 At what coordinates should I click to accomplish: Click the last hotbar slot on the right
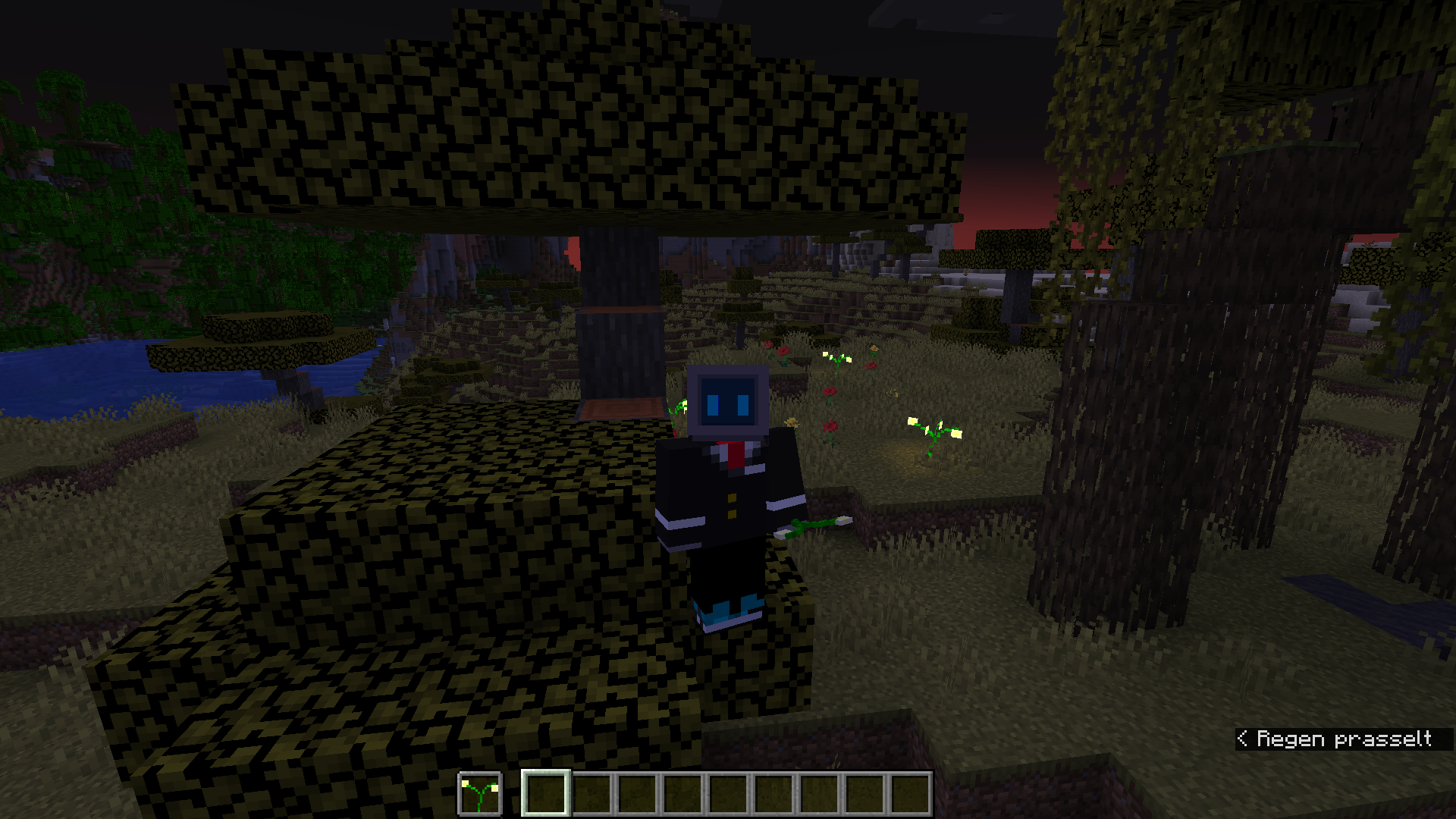(x=911, y=789)
